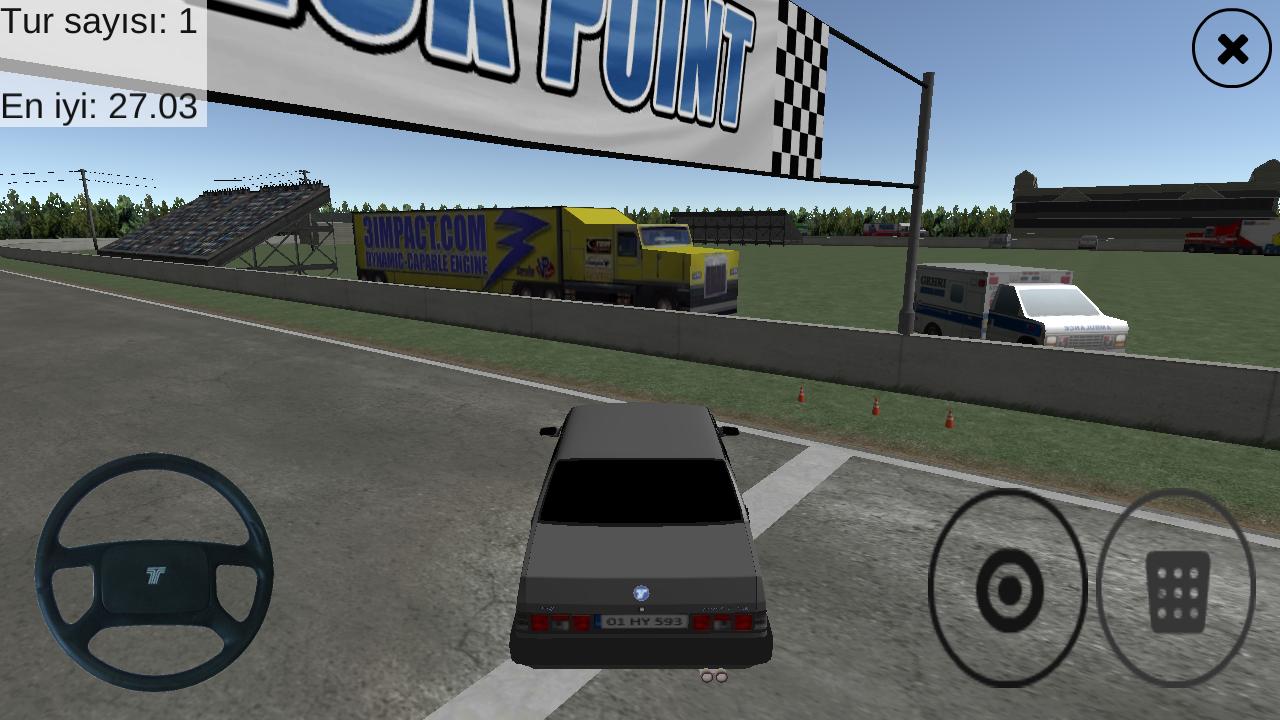
Task: Tap the HUD panel at top left
Action: coord(100,60)
